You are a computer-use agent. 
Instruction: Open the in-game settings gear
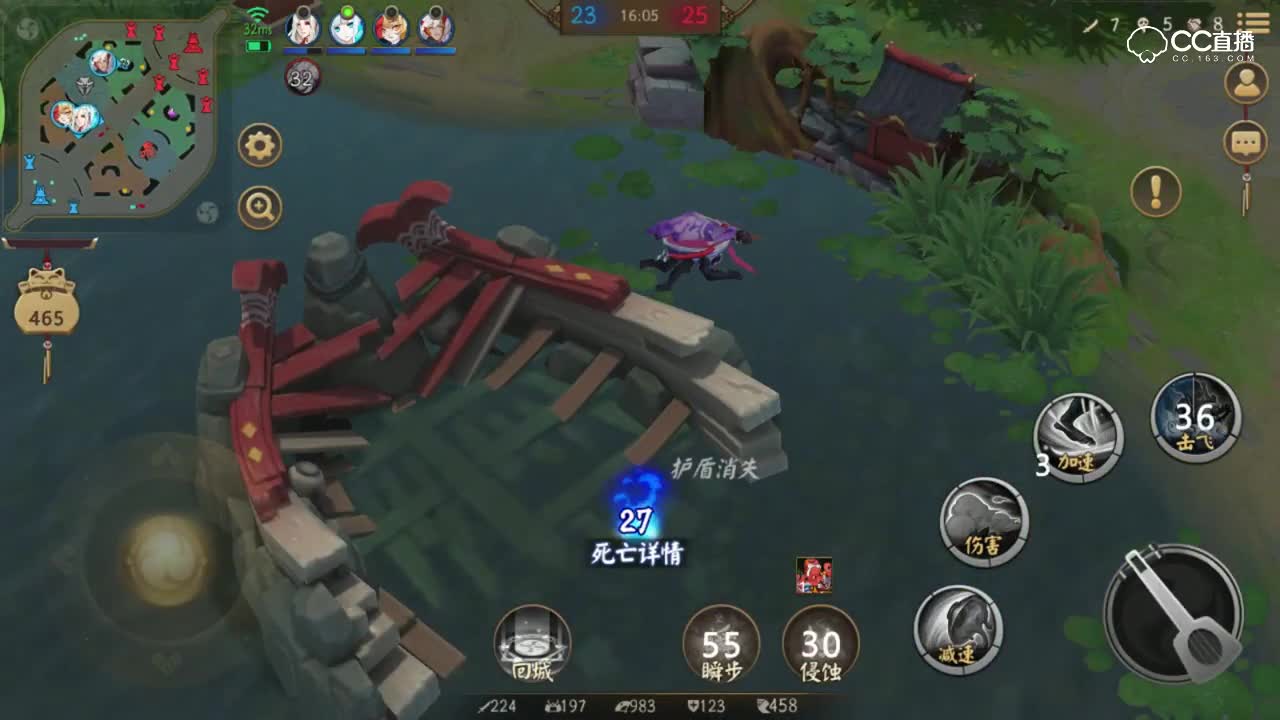pyautogui.click(x=259, y=144)
